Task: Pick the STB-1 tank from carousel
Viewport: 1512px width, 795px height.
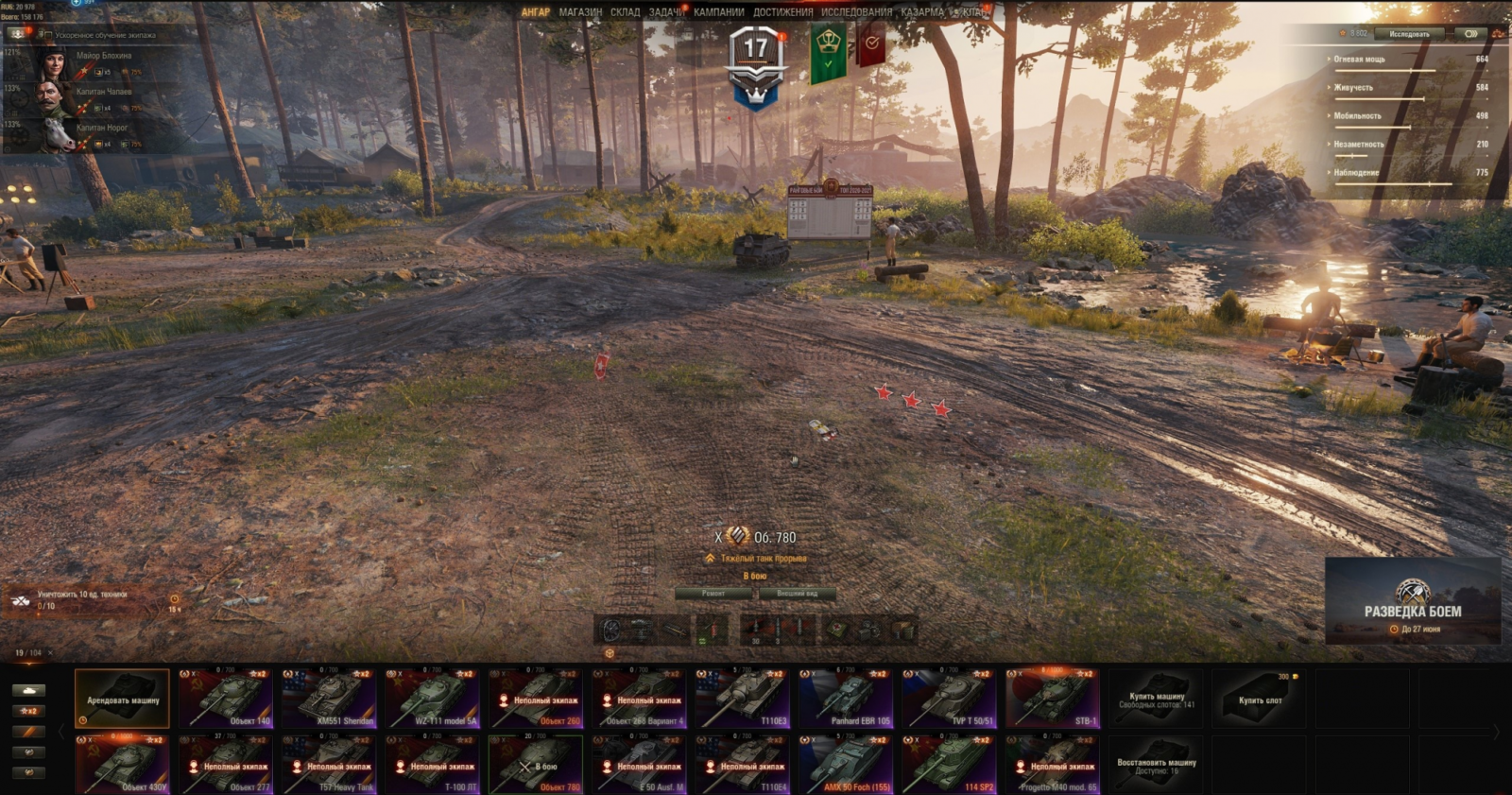Action: coord(1052,700)
